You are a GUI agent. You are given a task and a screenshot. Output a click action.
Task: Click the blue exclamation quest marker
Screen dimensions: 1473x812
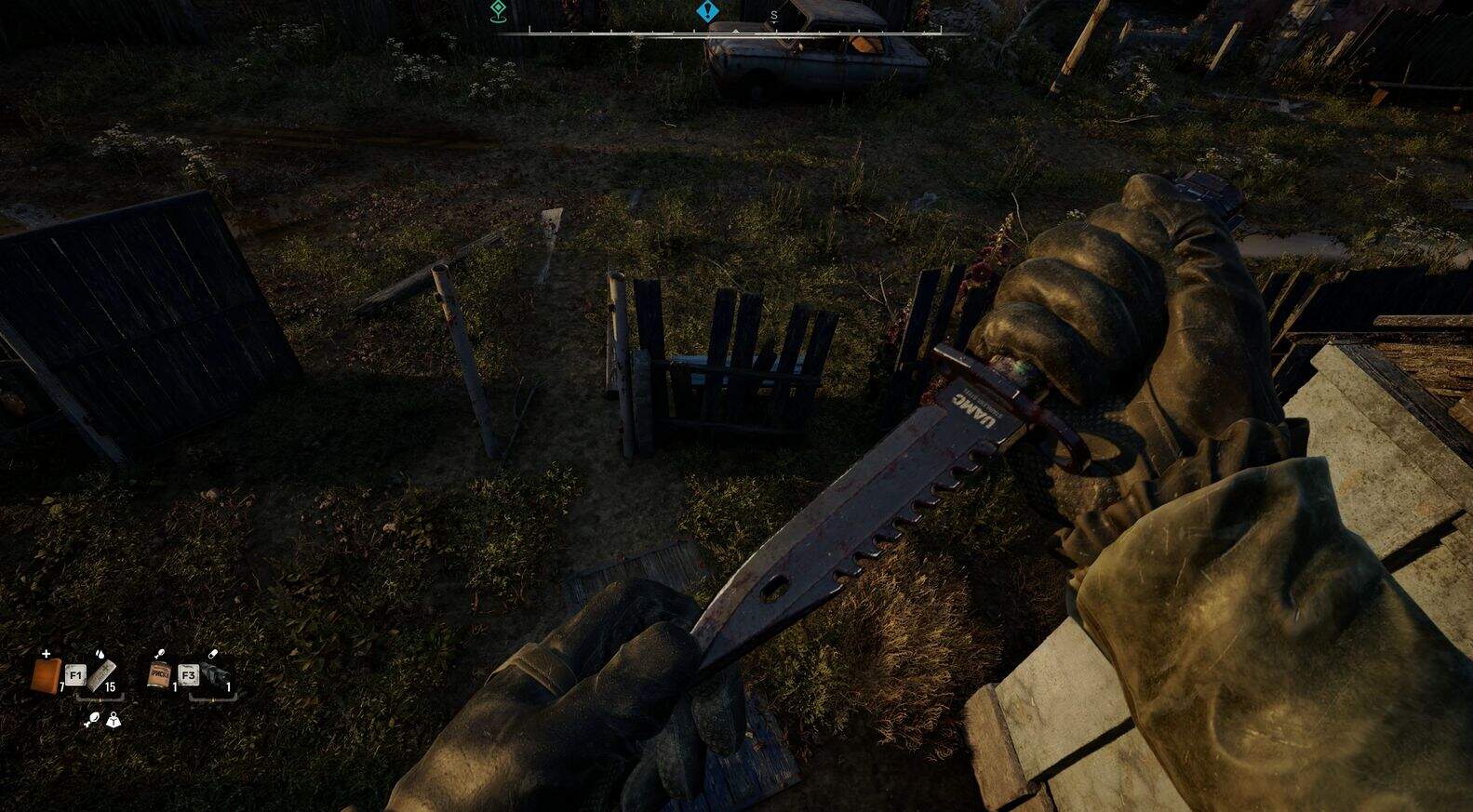[x=708, y=12]
